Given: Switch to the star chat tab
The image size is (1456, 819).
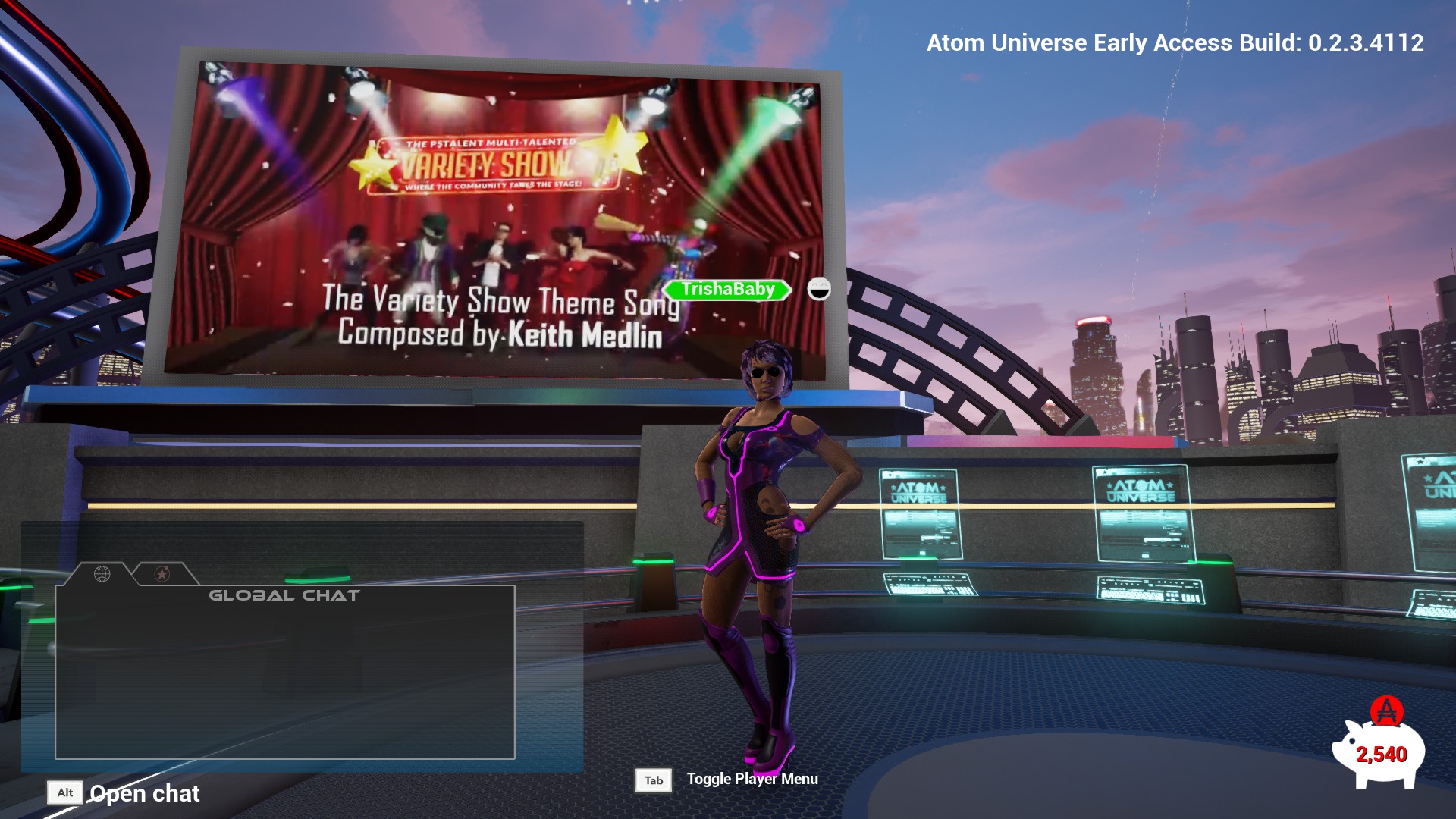Looking at the screenshot, I should pyautogui.click(x=162, y=574).
